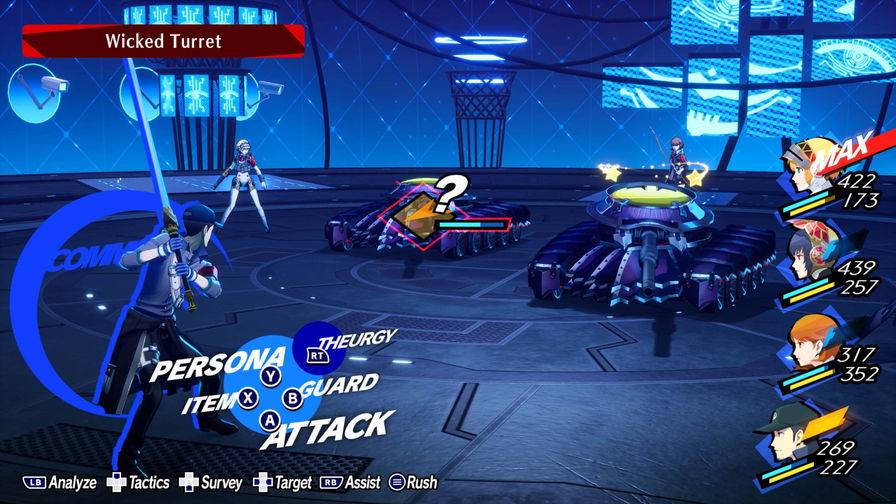Choose Guard from the command wheel
896x504 pixels.
[x=338, y=385]
